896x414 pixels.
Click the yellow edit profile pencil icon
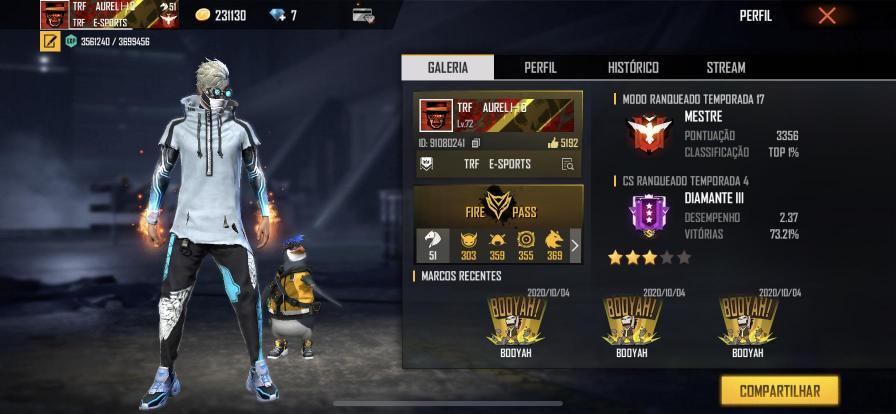[49, 42]
